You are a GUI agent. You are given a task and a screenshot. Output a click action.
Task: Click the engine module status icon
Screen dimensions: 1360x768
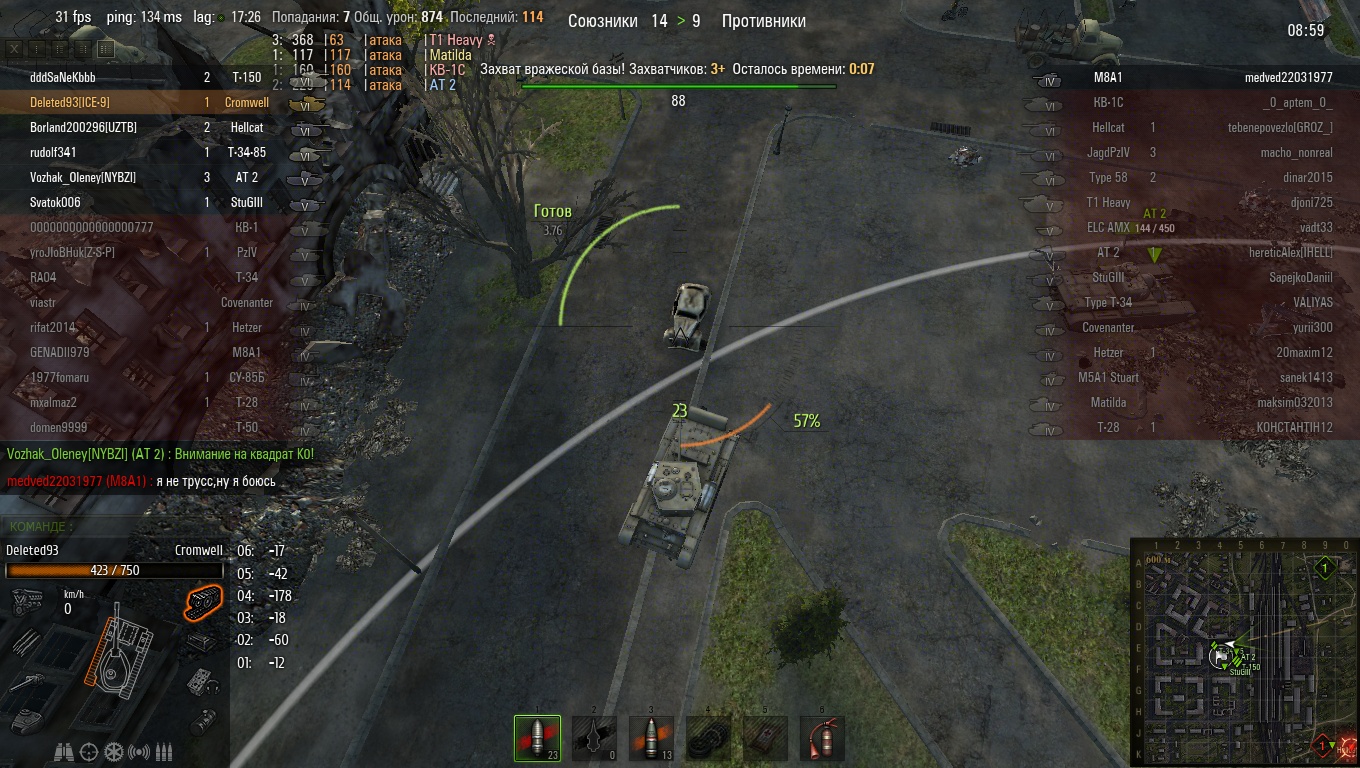[25, 602]
